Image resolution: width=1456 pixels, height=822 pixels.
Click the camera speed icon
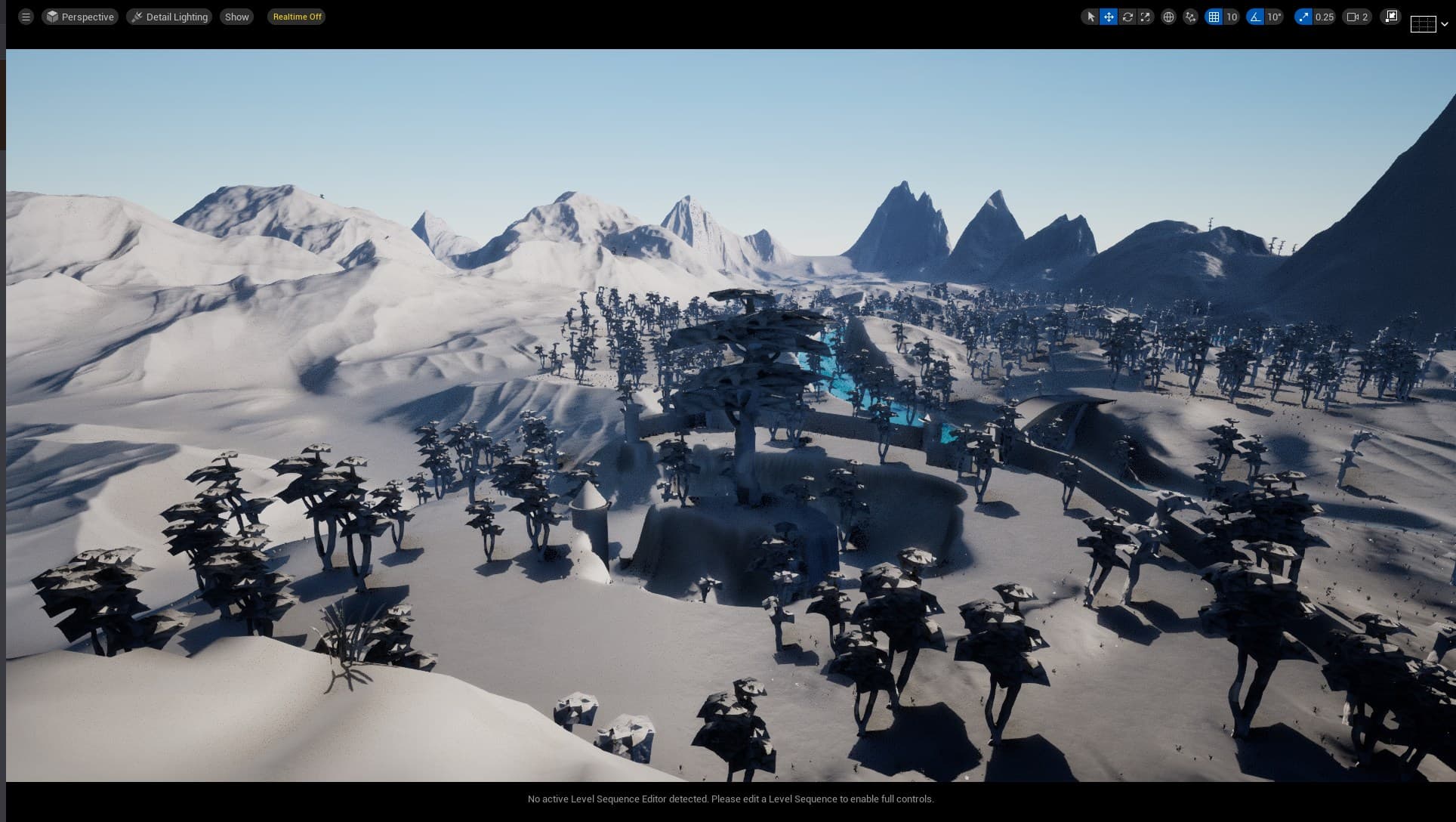(1350, 16)
